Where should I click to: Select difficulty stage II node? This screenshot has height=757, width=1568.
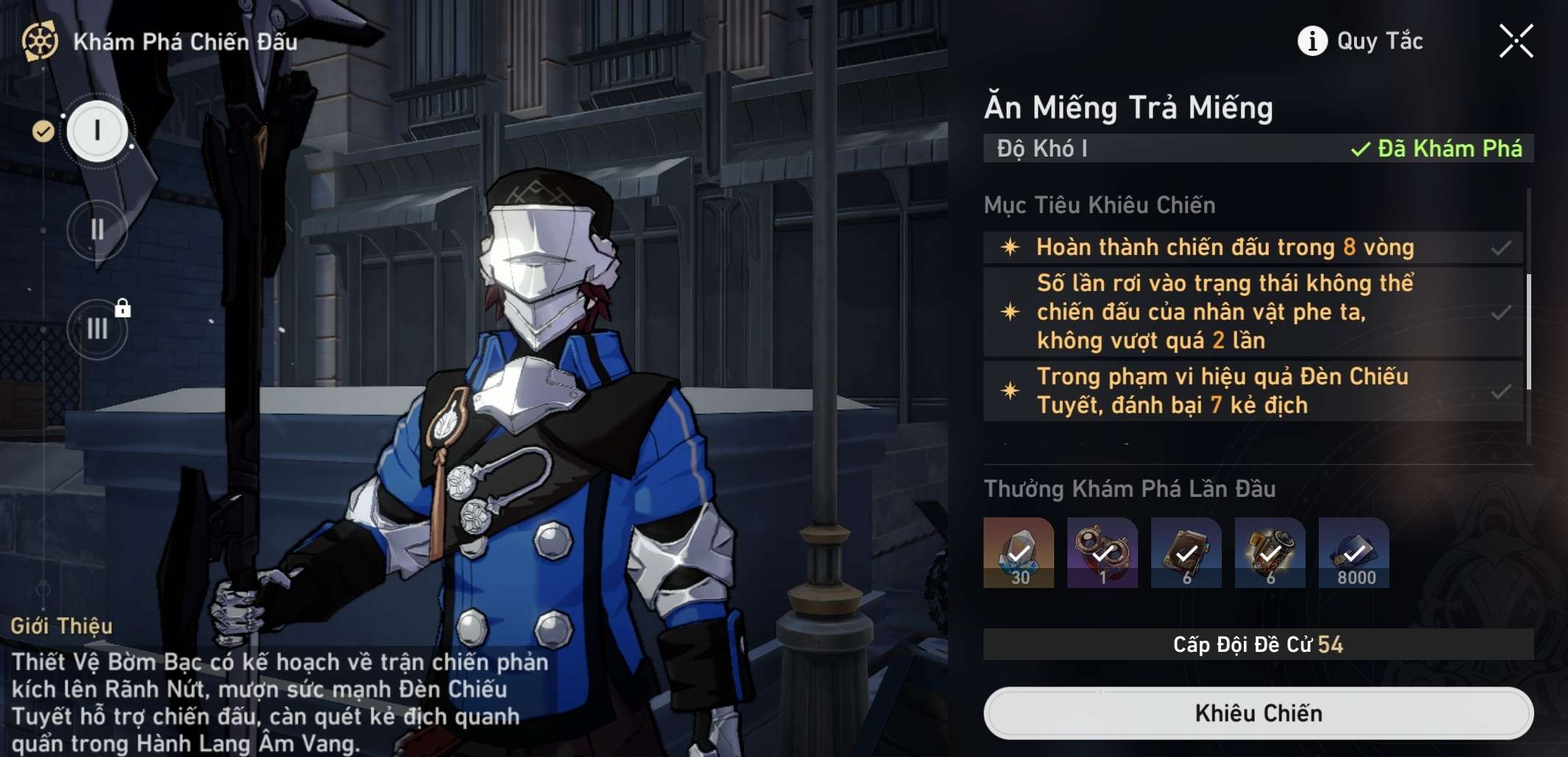pyautogui.click(x=96, y=229)
